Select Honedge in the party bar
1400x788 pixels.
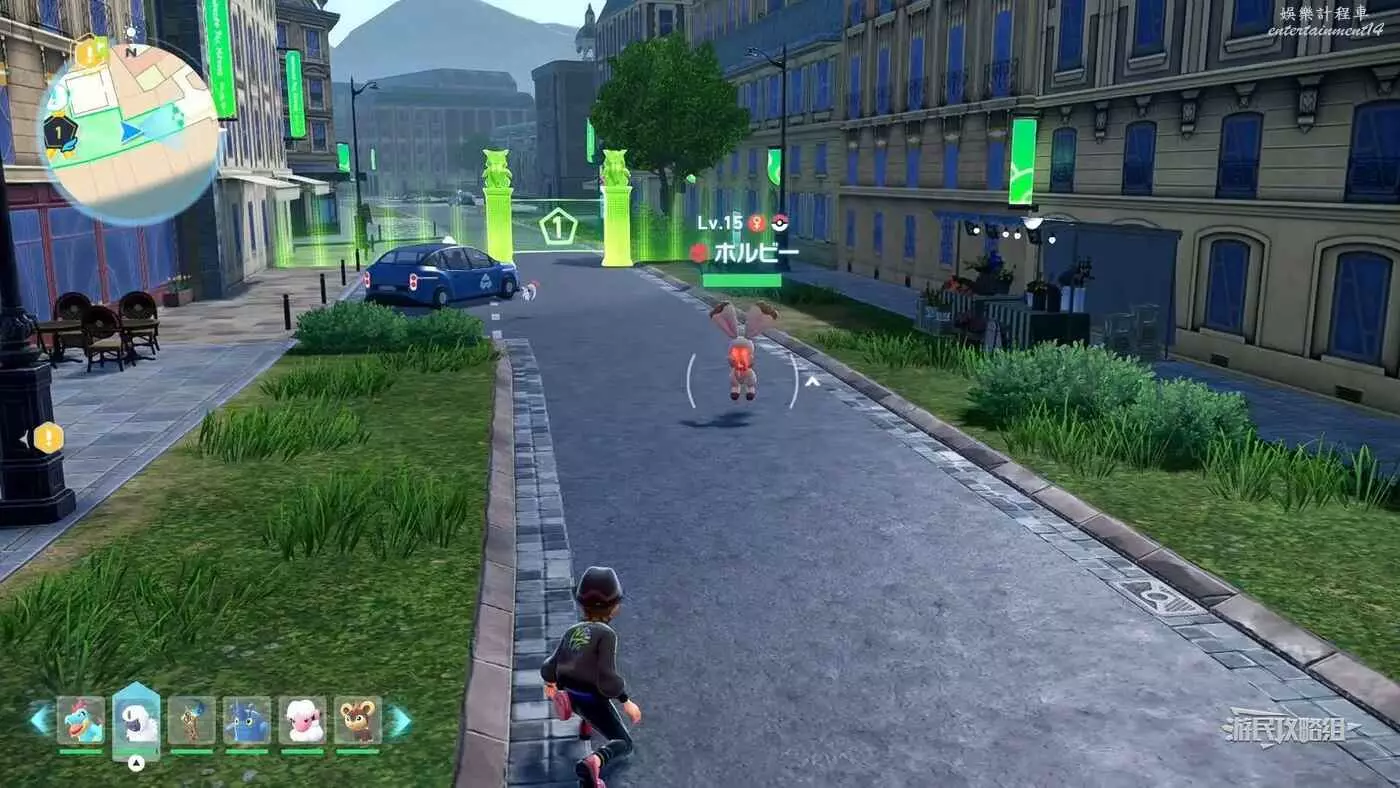pos(191,720)
